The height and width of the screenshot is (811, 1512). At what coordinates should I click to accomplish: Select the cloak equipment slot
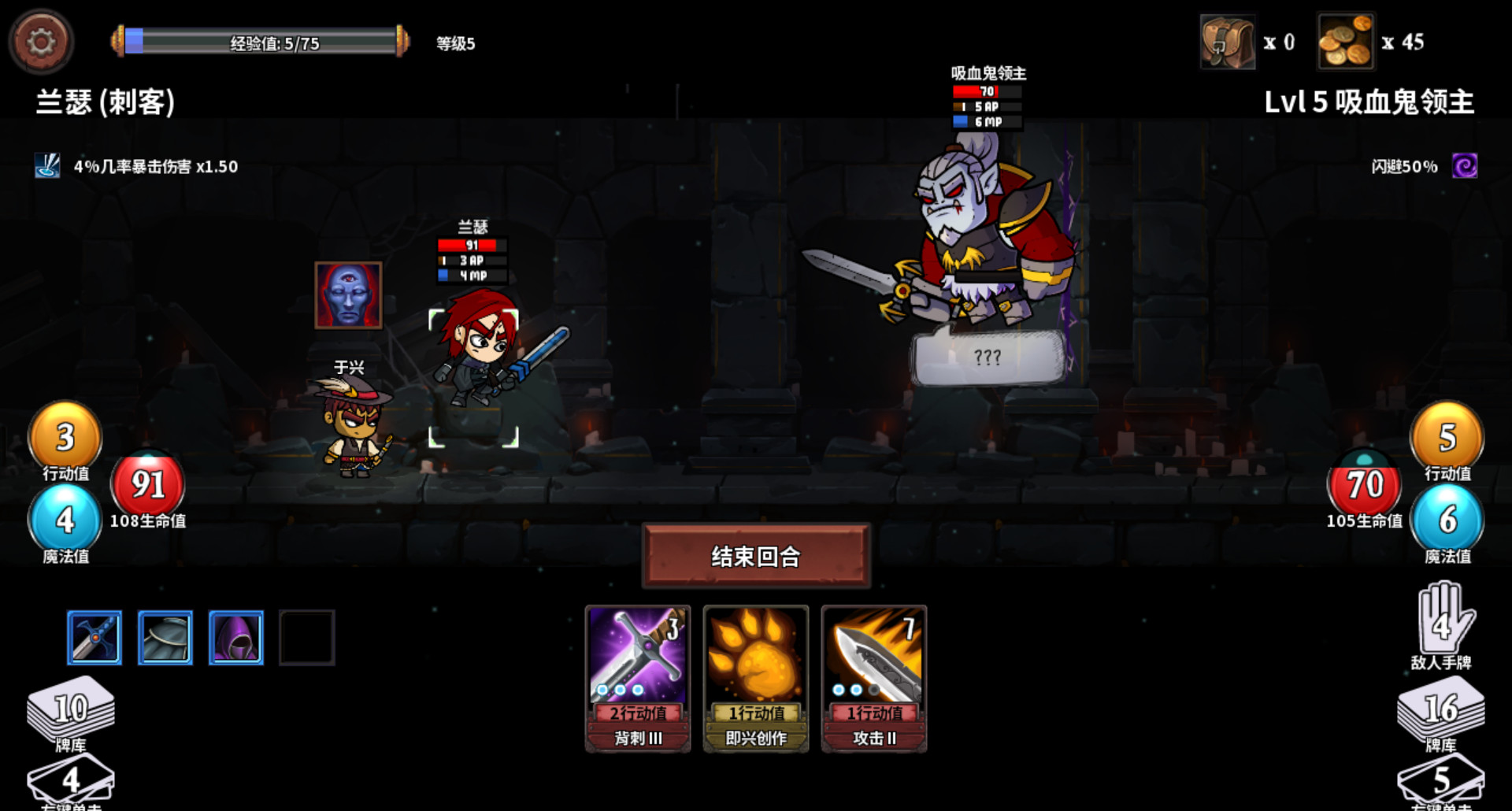165,637
